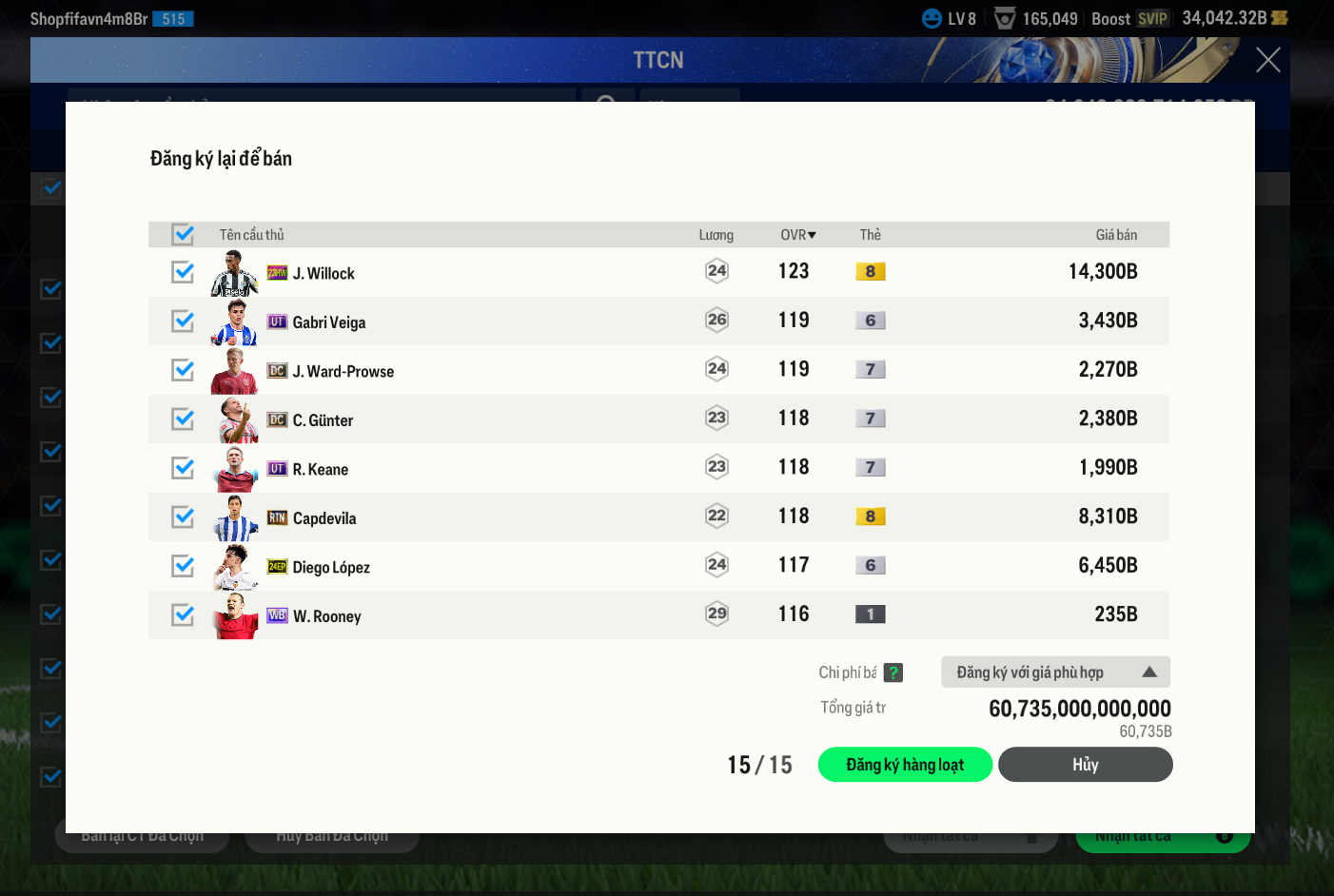The width and height of the screenshot is (1334, 896).
Task: Open the Đăng ký với giá phù hợp dropdown
Action: pos(1055,672)
